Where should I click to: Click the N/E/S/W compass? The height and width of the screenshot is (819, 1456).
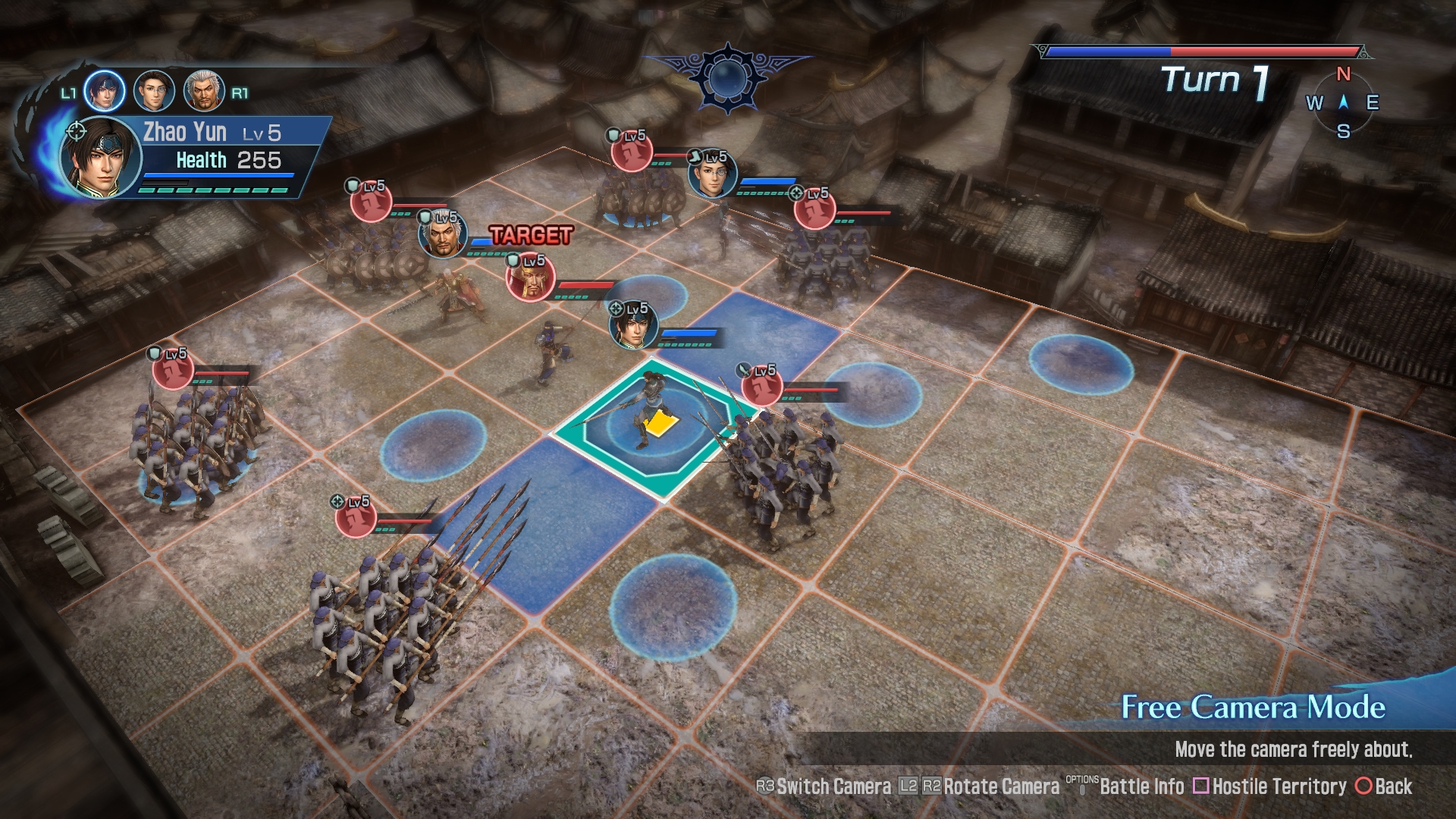coord(1343,102)
